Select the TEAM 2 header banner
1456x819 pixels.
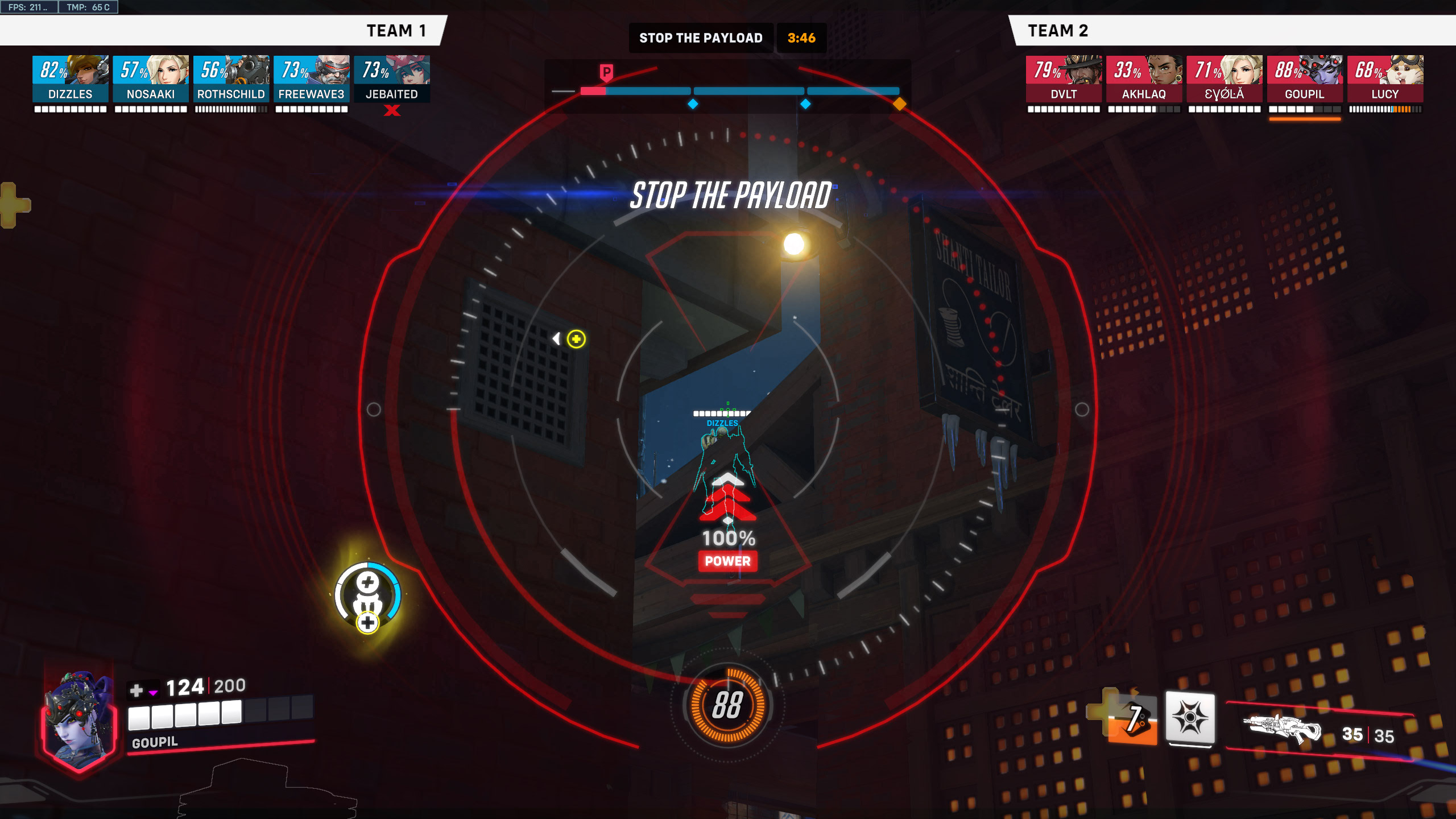tap(1058, 31)
